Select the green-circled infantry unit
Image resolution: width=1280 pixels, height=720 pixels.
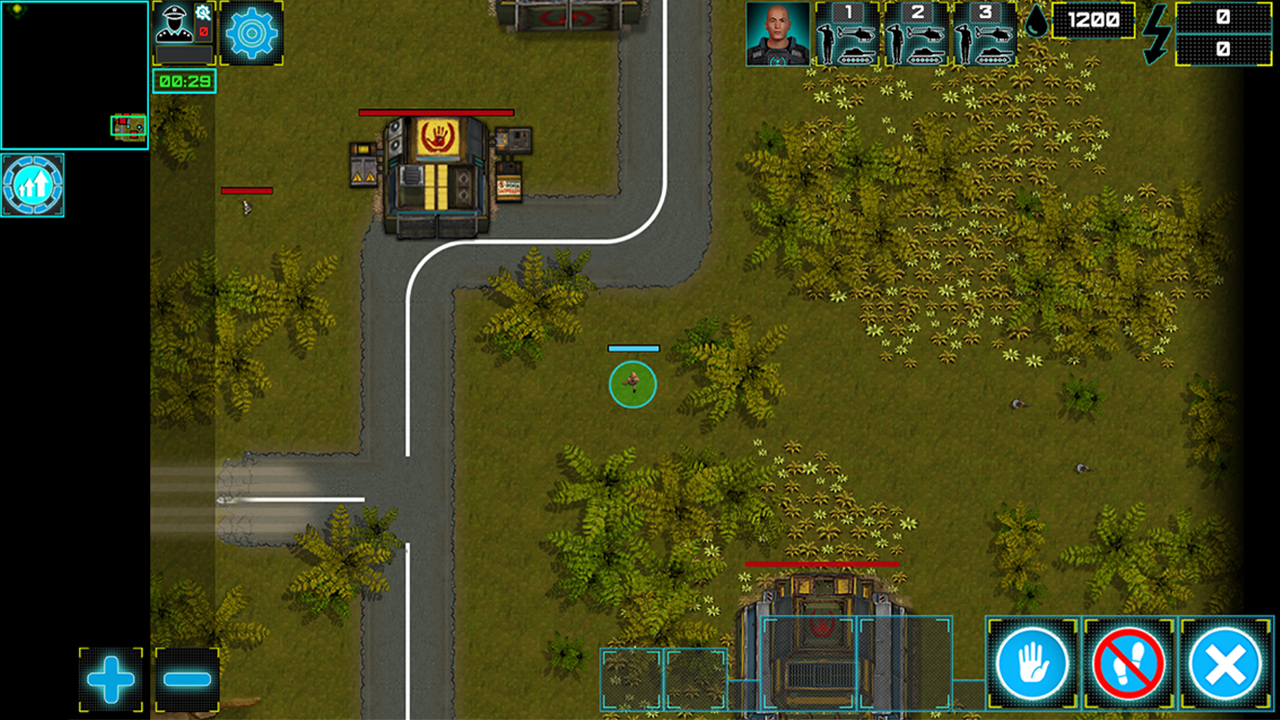[x=632, y=385]
